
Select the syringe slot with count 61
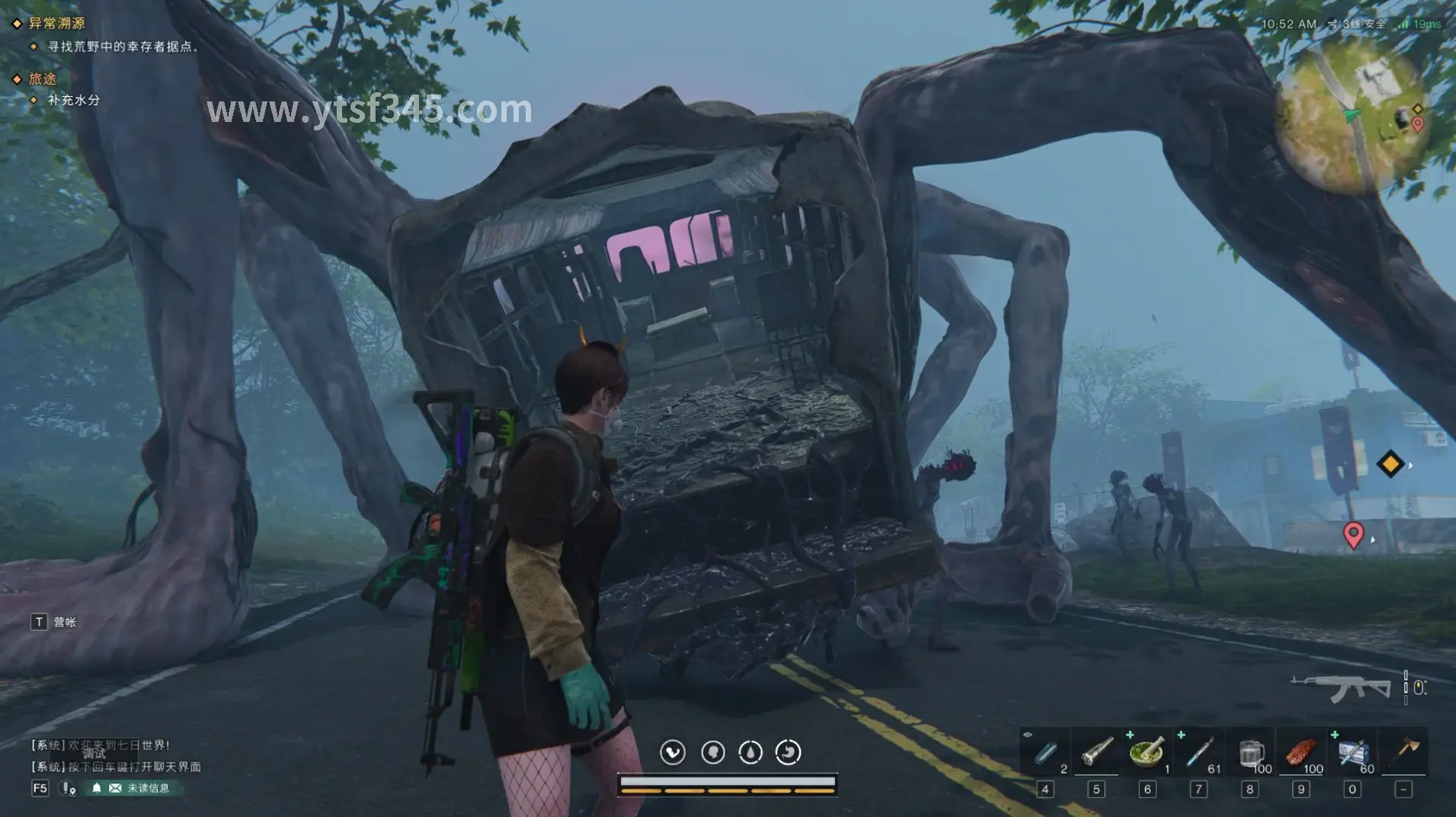pos(1198,753)
